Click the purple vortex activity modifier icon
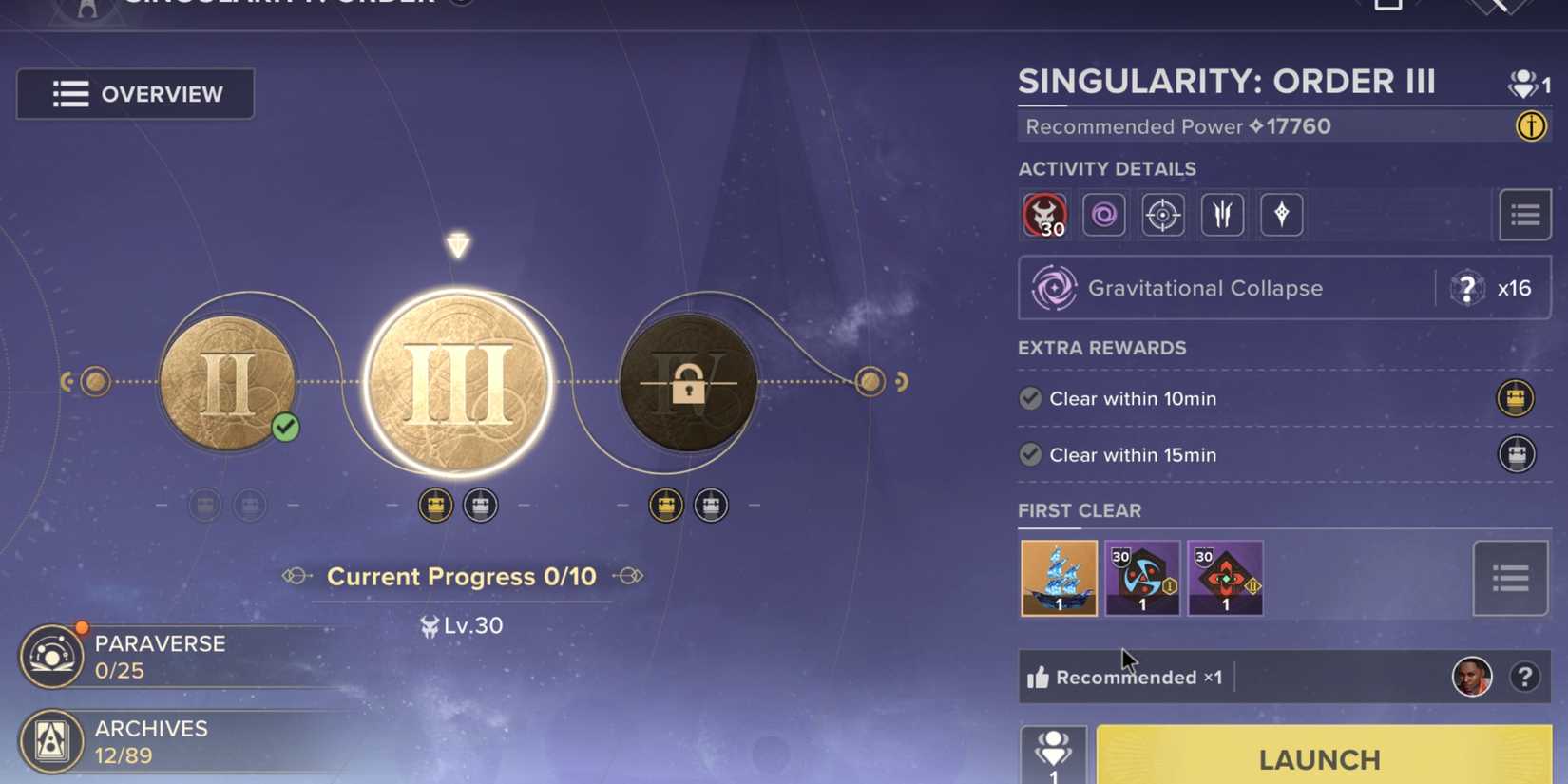The width and height of the screenshot is (1568, 784). 1103,214
